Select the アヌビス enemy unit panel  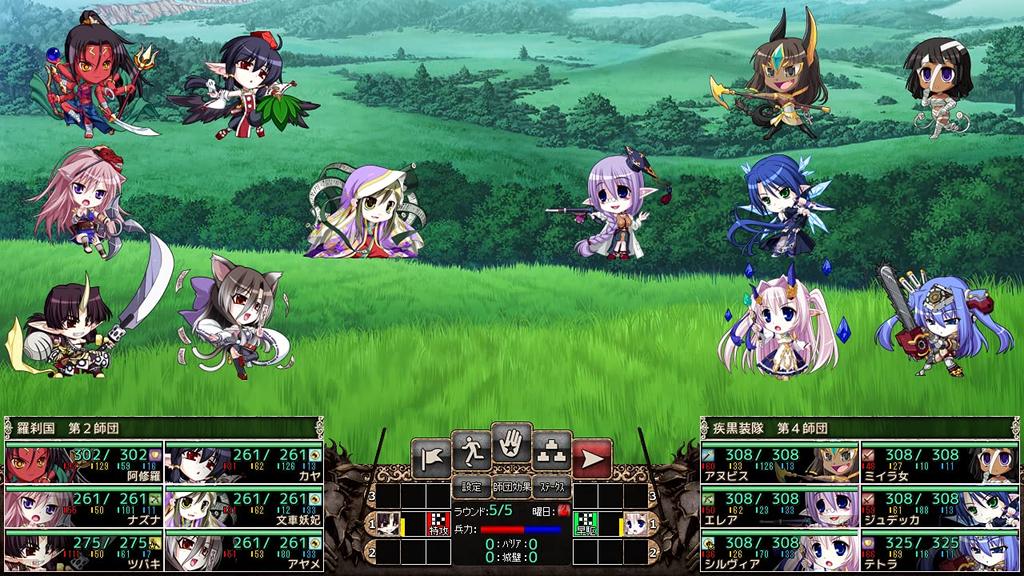[779, 464]
